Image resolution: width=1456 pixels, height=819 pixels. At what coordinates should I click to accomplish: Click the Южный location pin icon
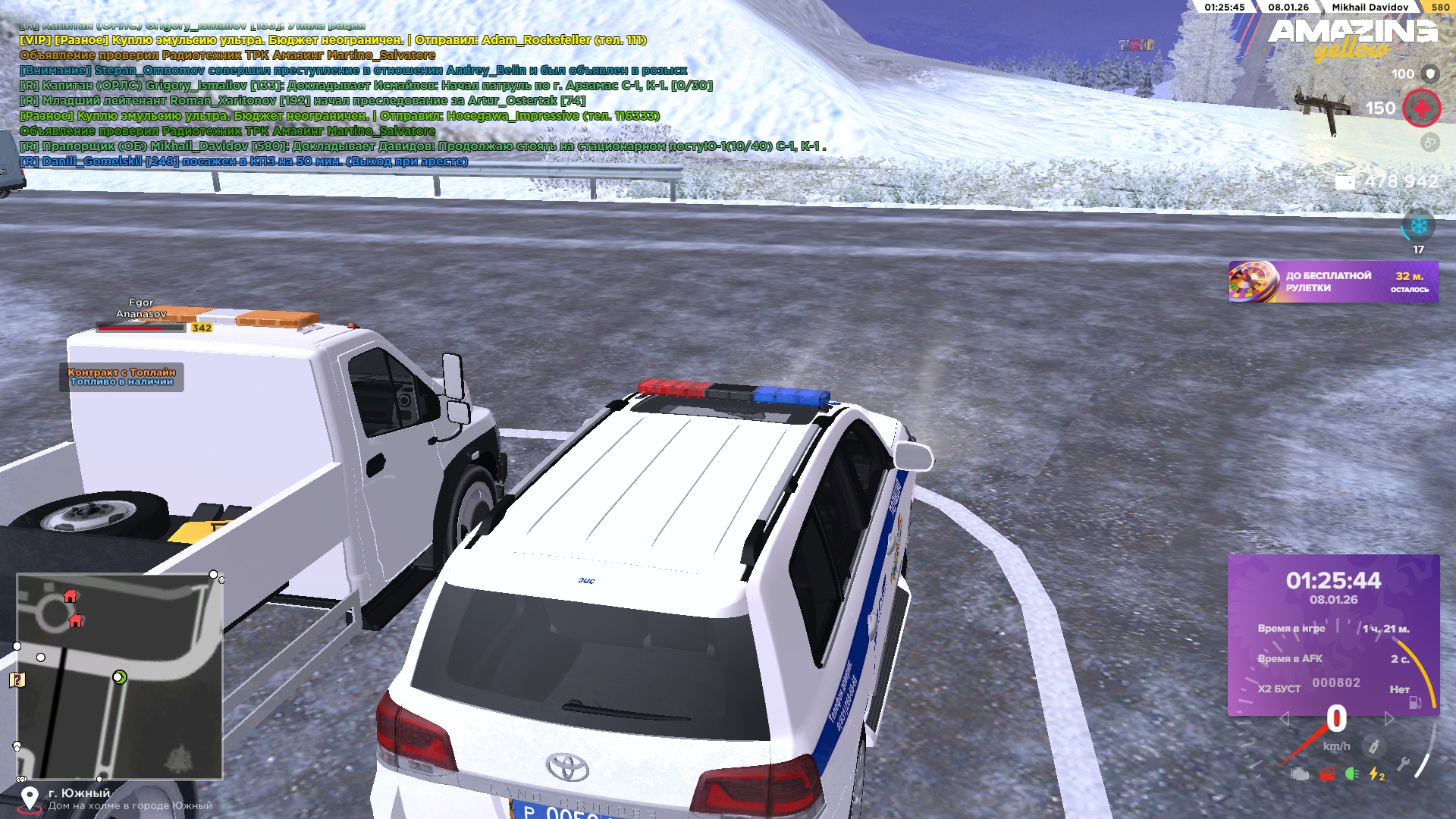coord(30,799)
